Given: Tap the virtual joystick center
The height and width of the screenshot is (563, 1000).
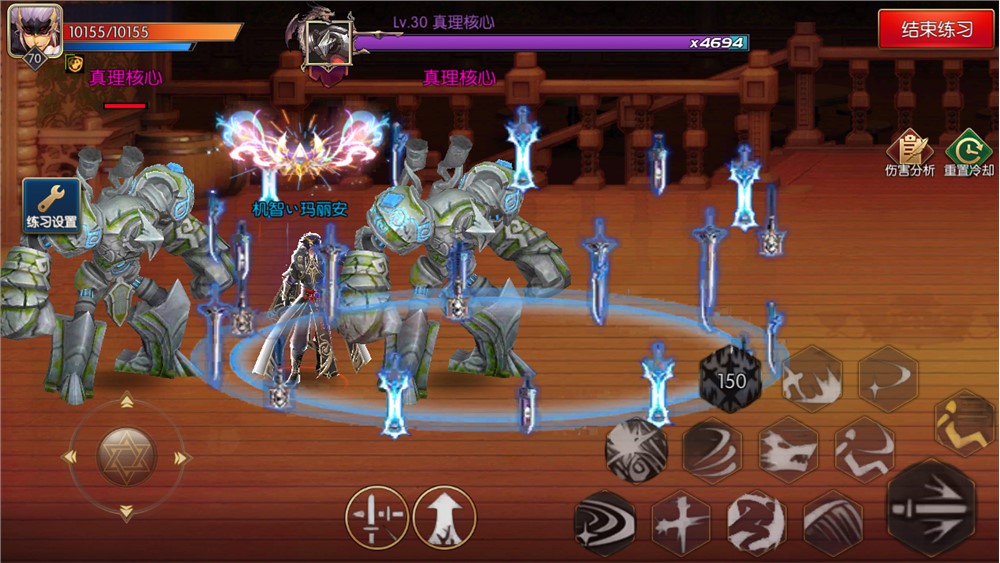Looking at the screenshot, I should [126, 457].
